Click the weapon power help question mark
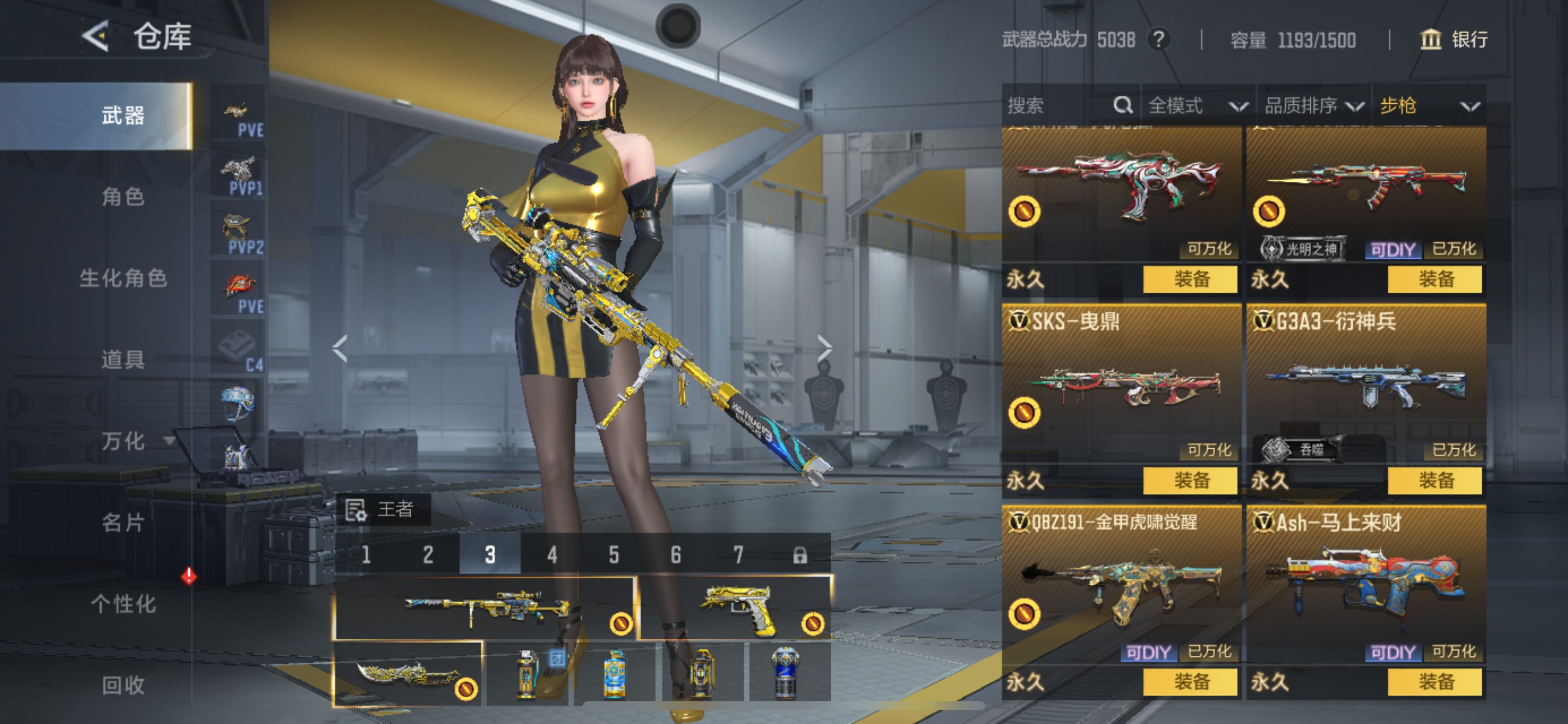The image size is (1568, 724). point(1158,40)
